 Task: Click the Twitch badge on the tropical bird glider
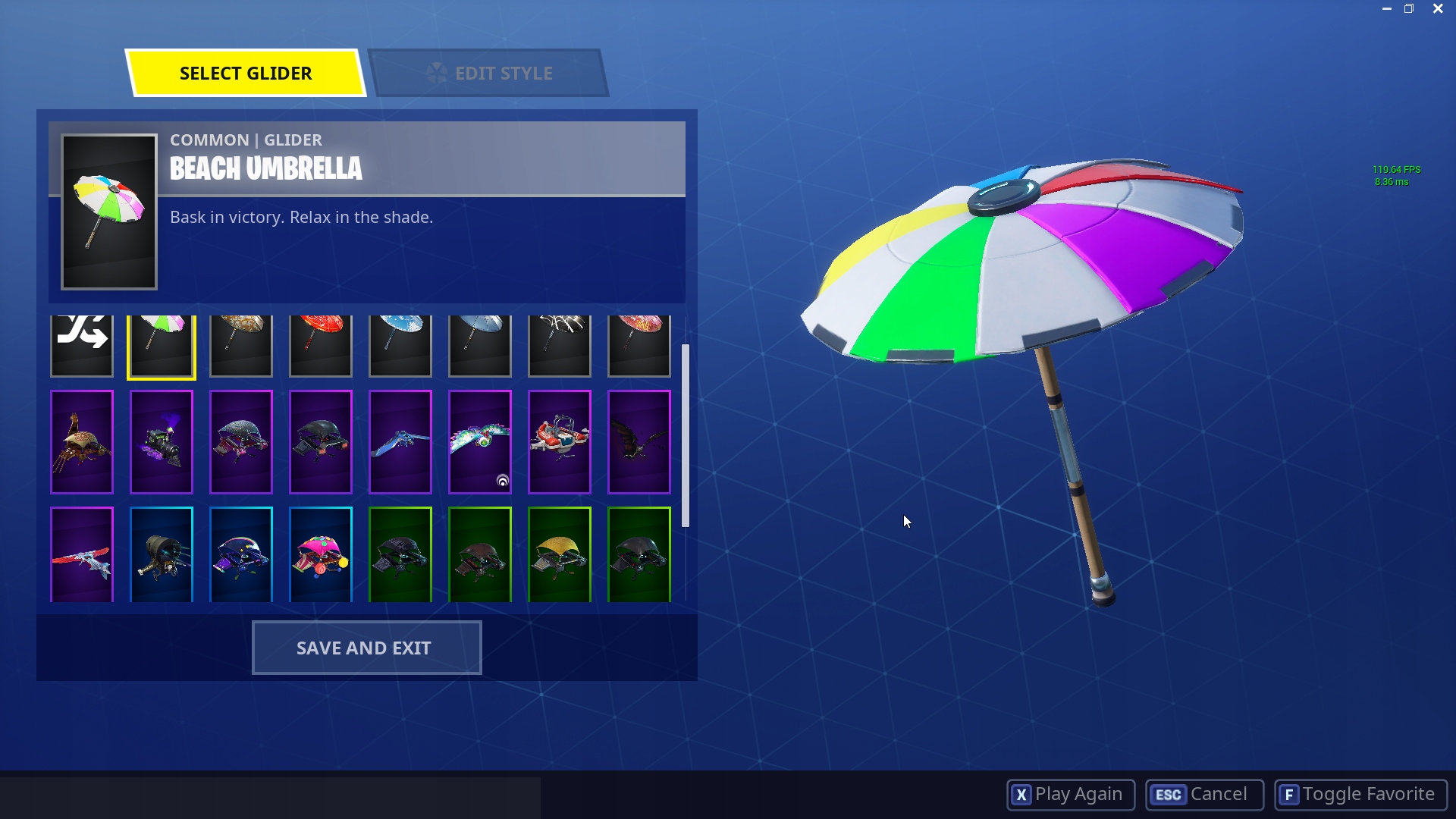tap(502, 482)
